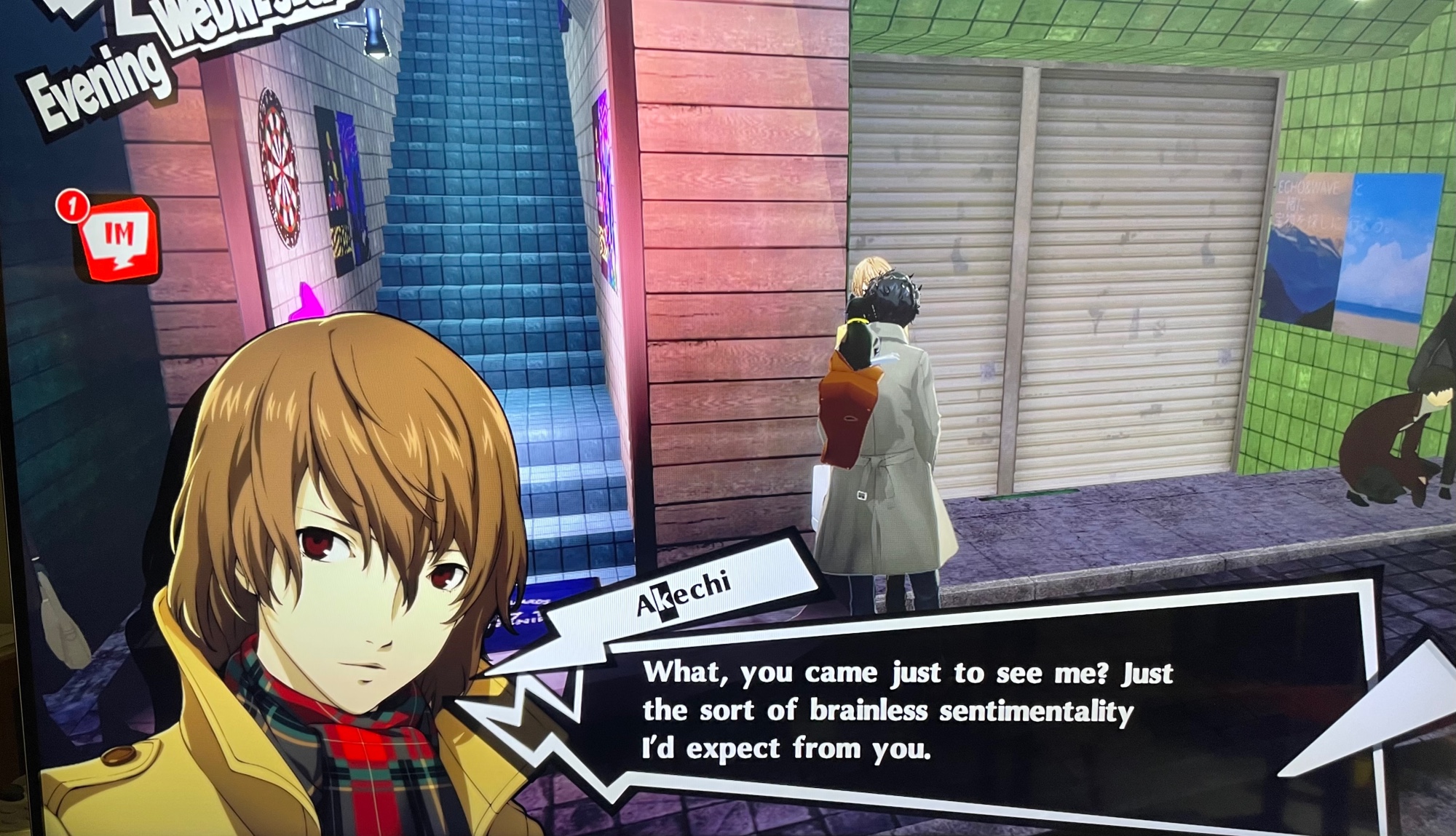
Task: Open the IM message notification icon
Action: point(119,238)
